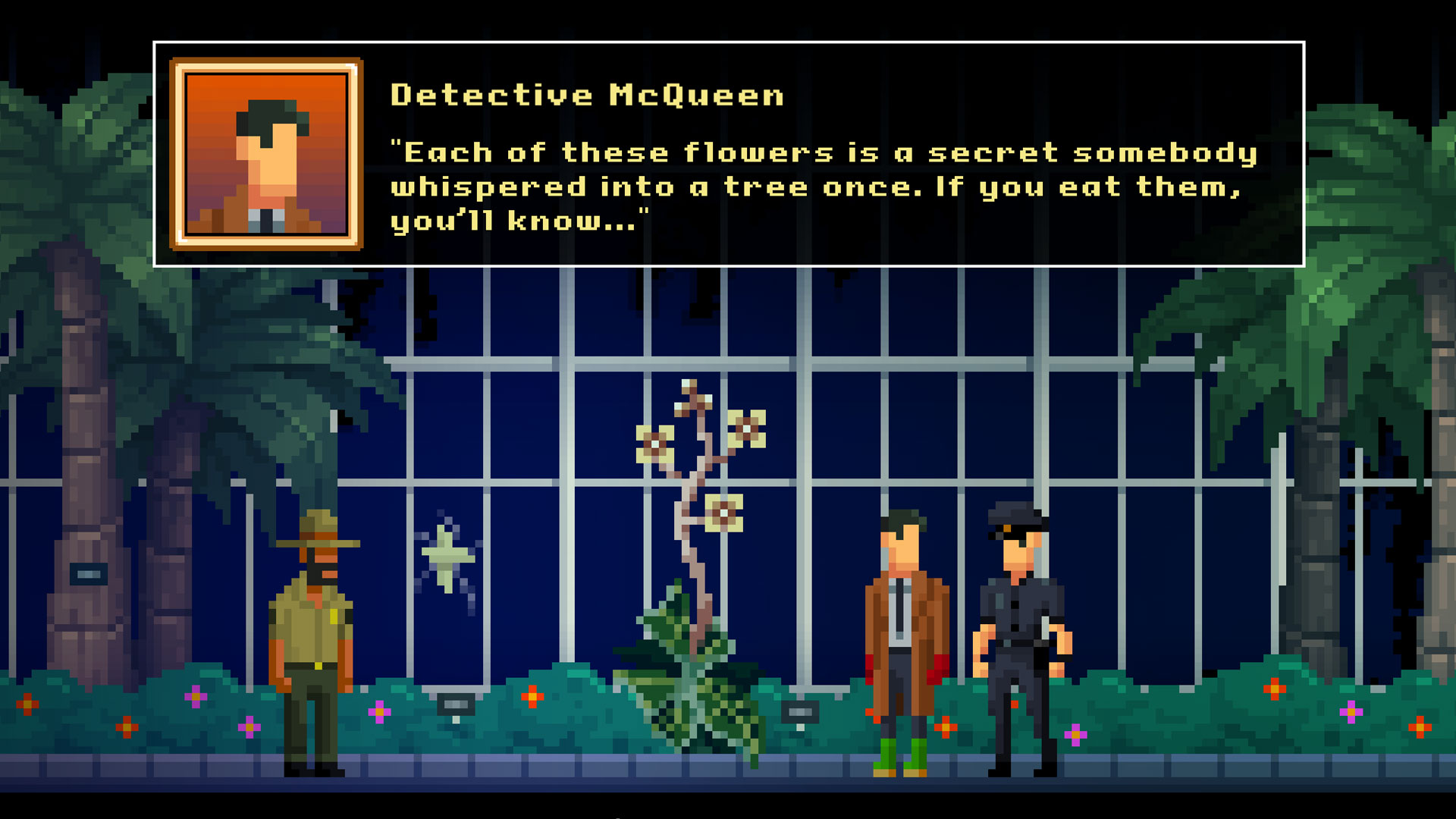Click the plaque beside the hedge near the officer

click(x=802, y=711)
